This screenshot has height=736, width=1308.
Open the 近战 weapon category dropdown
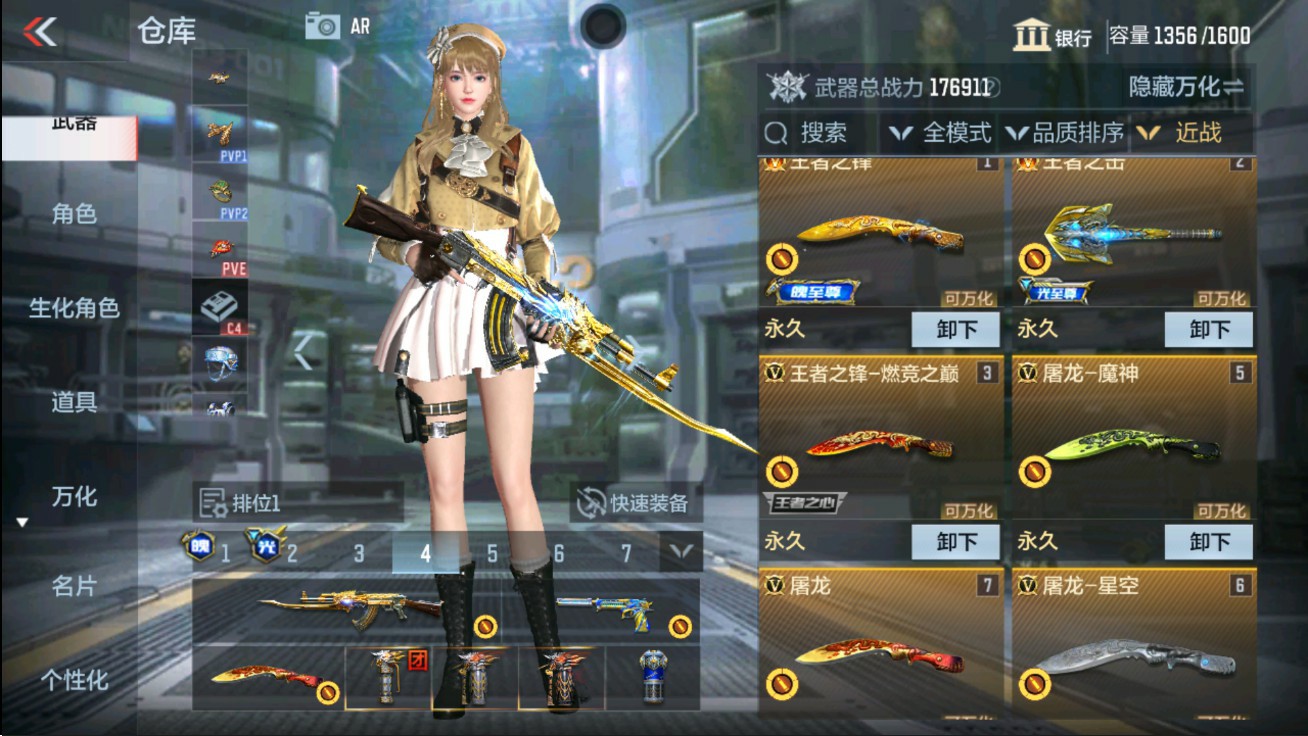coord(1198,131)
